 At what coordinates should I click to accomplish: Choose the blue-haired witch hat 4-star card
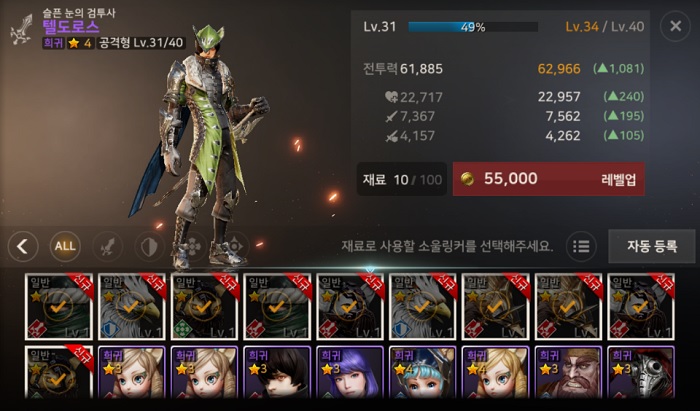pos(421,377)
